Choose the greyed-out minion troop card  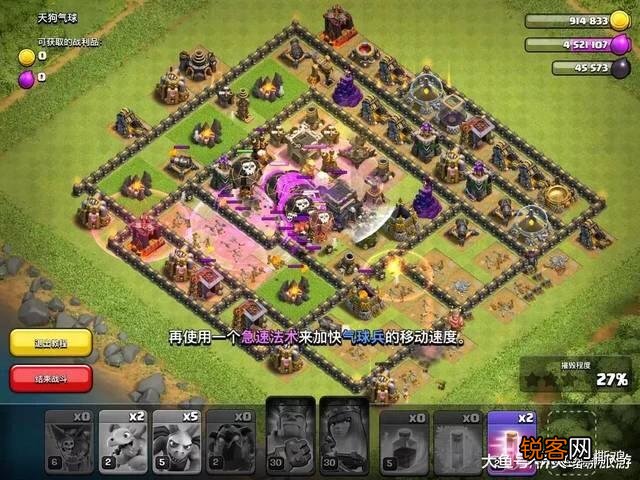68,440
